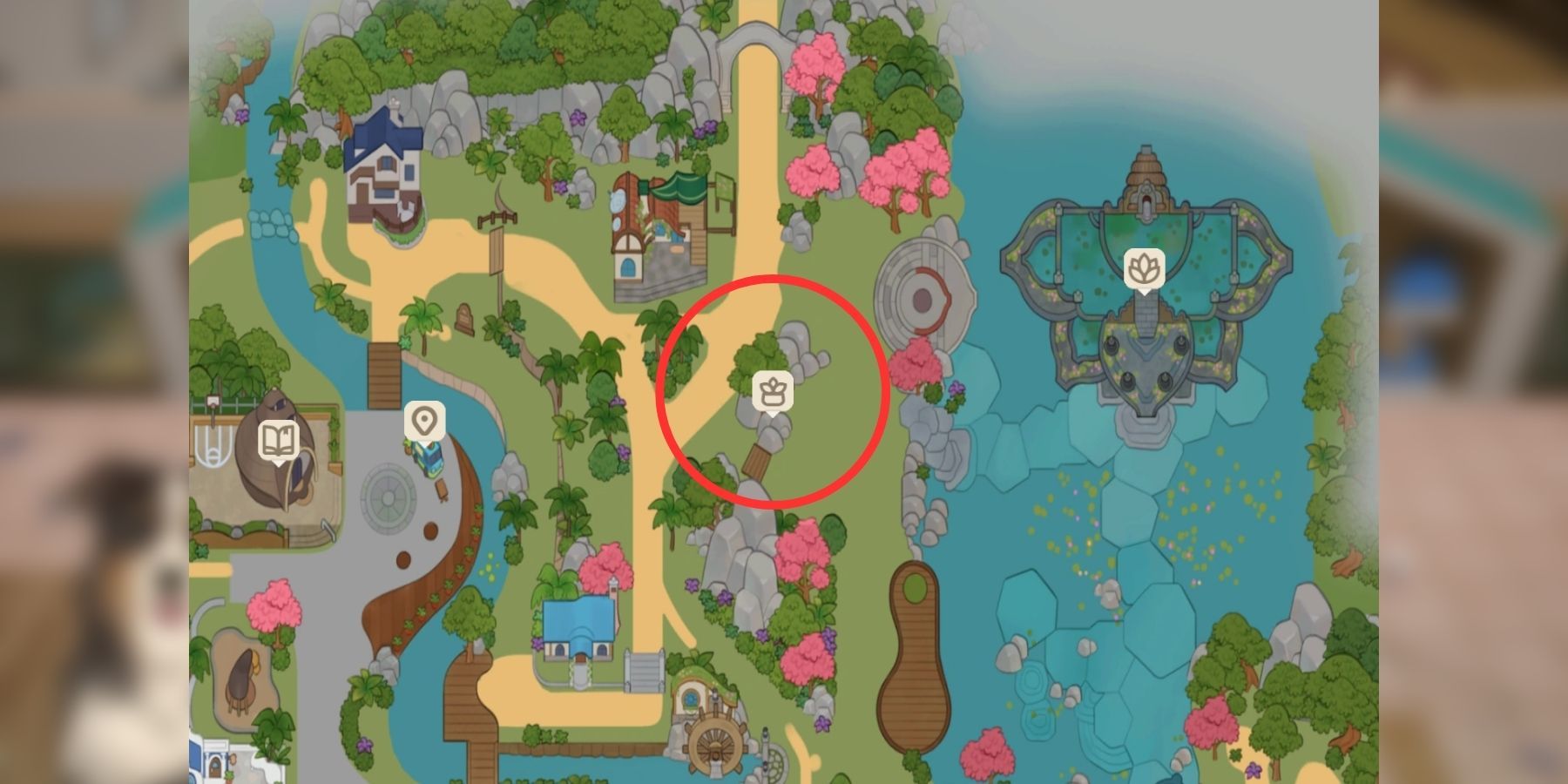Select the round red-accented amphitheater platform

click(921, 296)
